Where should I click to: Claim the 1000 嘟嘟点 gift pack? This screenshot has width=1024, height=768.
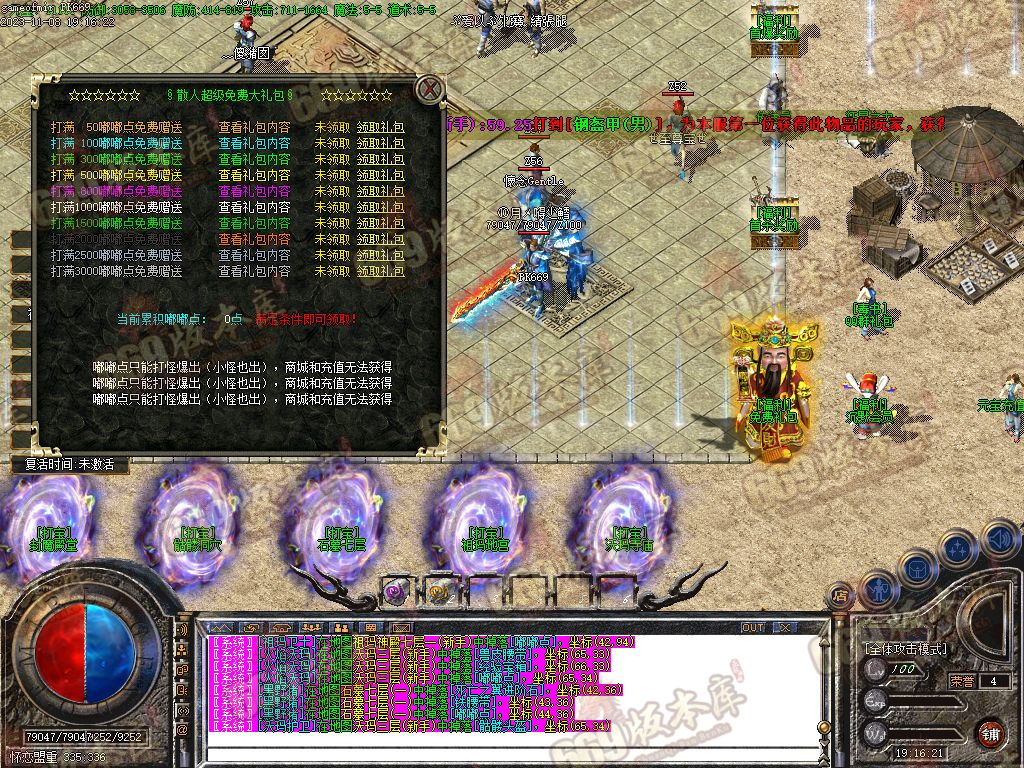click(x=381, y=208)
